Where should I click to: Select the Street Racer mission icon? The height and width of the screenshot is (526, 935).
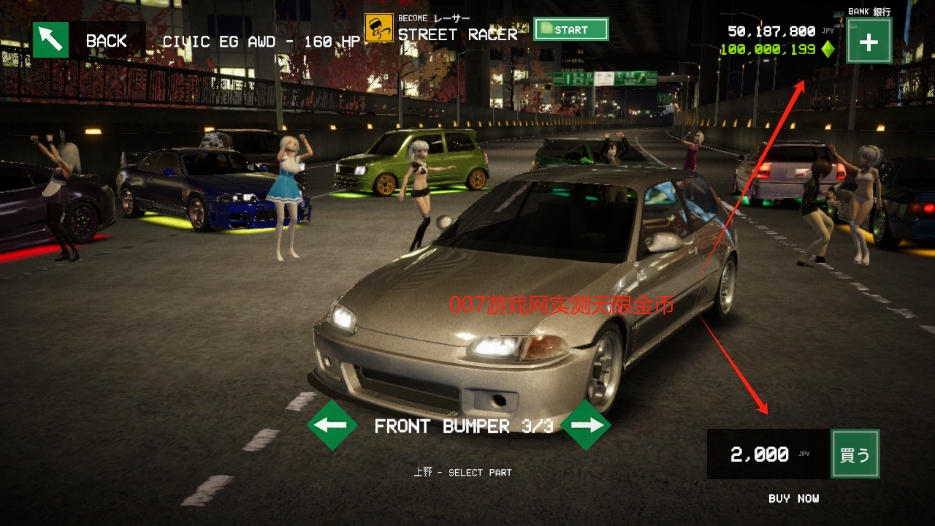(x=378, y=29)
